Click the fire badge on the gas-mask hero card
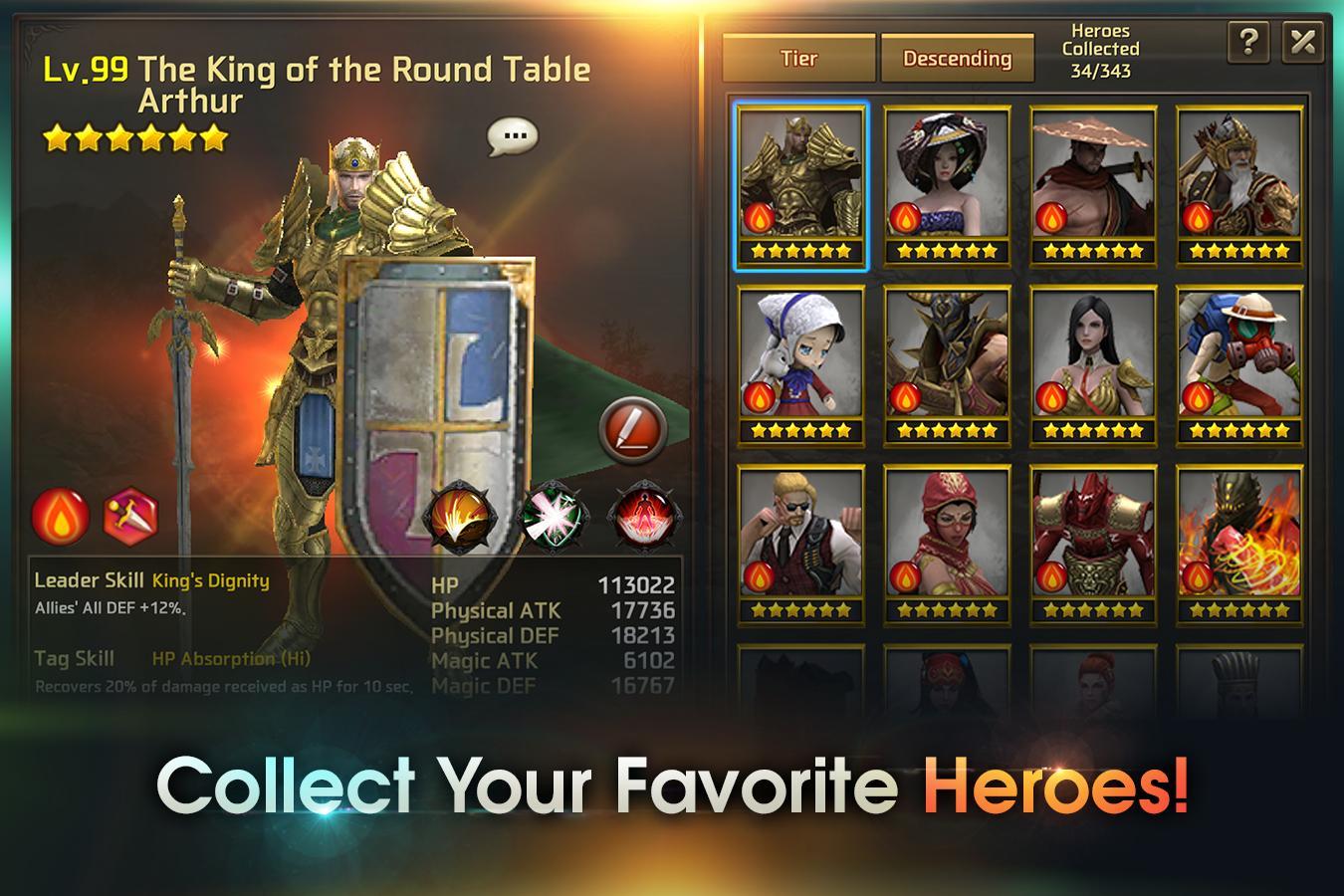The width and height of the screenshot is (1344, 896). (1197, 395)
